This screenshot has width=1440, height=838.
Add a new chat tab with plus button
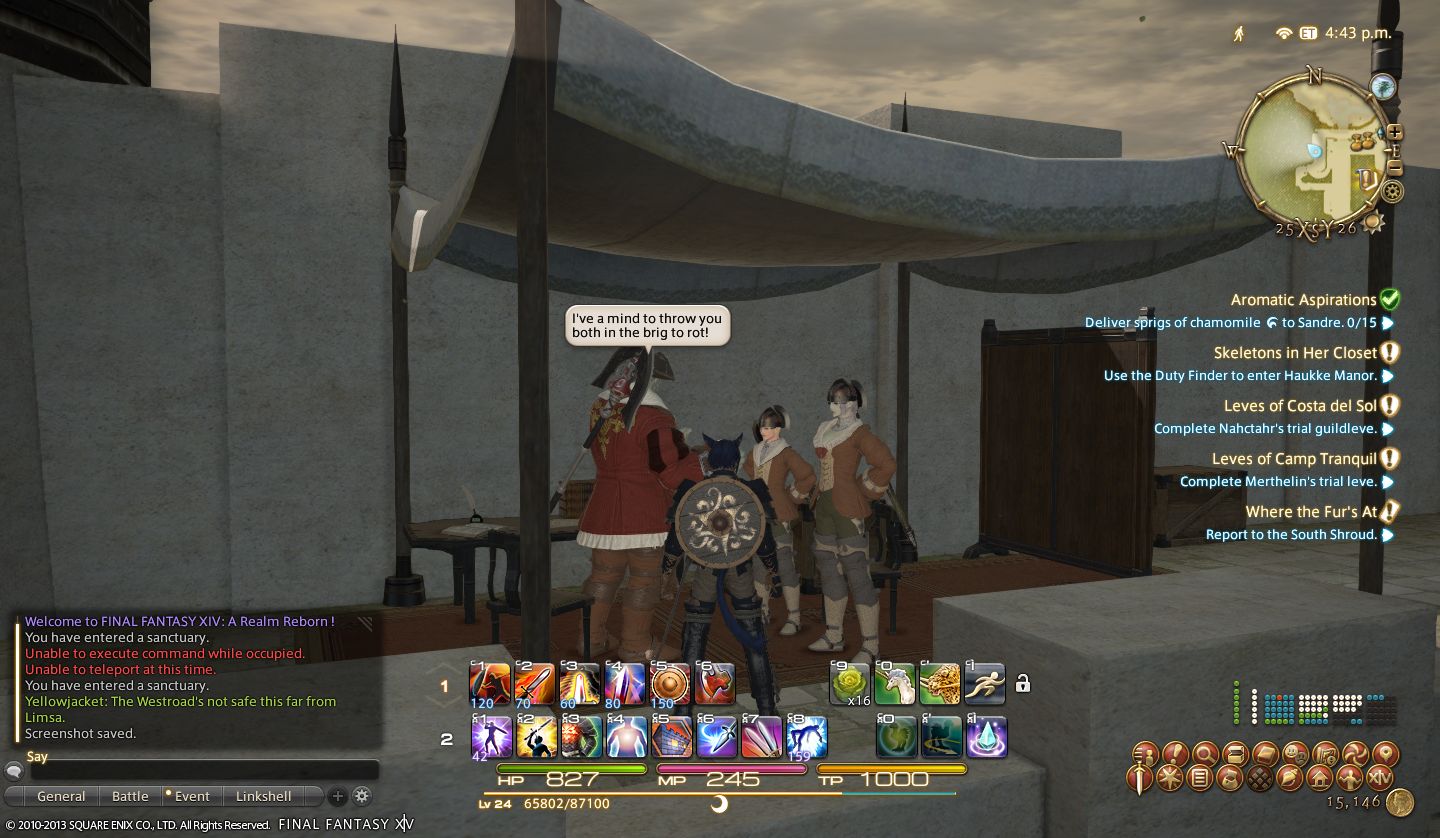pos(338,797)
